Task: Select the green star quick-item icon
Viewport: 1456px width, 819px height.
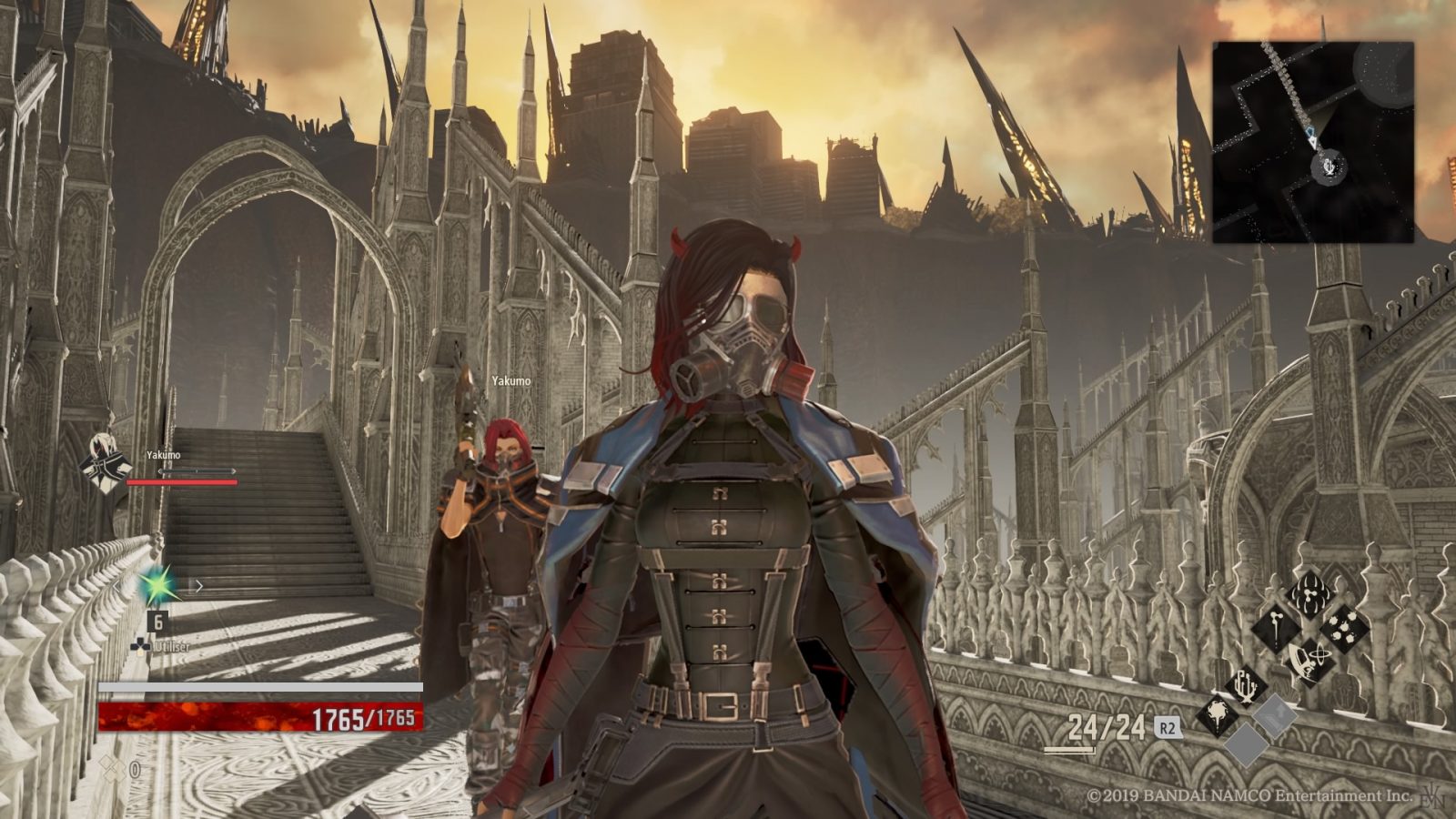Action: [x=157, y=586]
